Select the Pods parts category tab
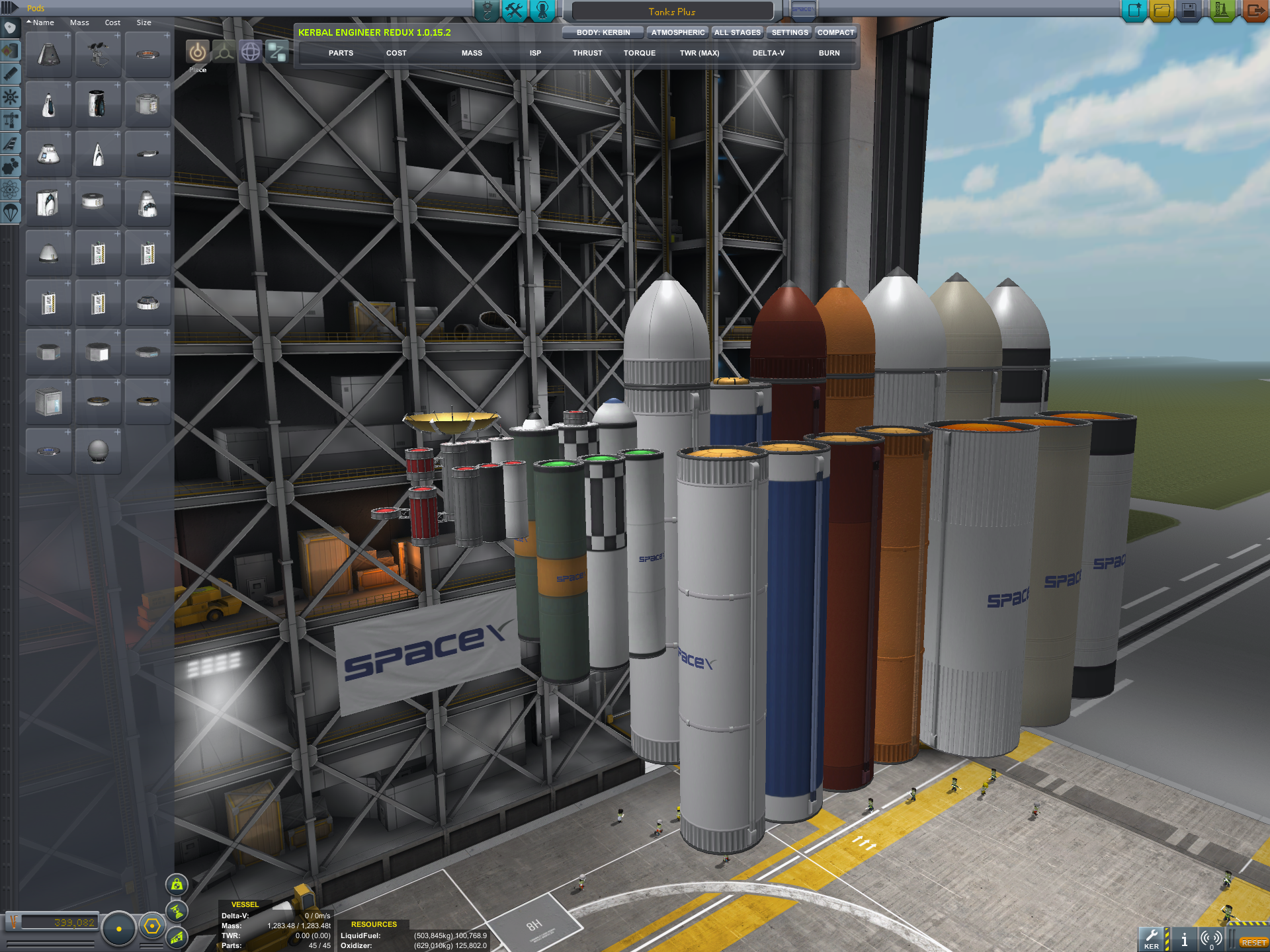 (x=11, y=28)
